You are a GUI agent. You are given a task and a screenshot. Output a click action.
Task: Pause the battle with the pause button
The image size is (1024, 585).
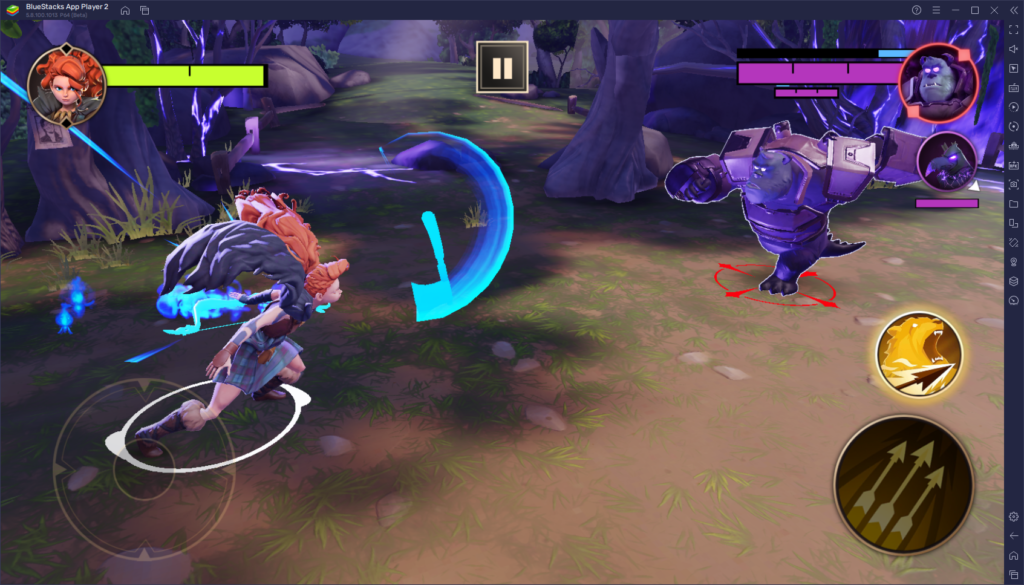click(502, 68)
